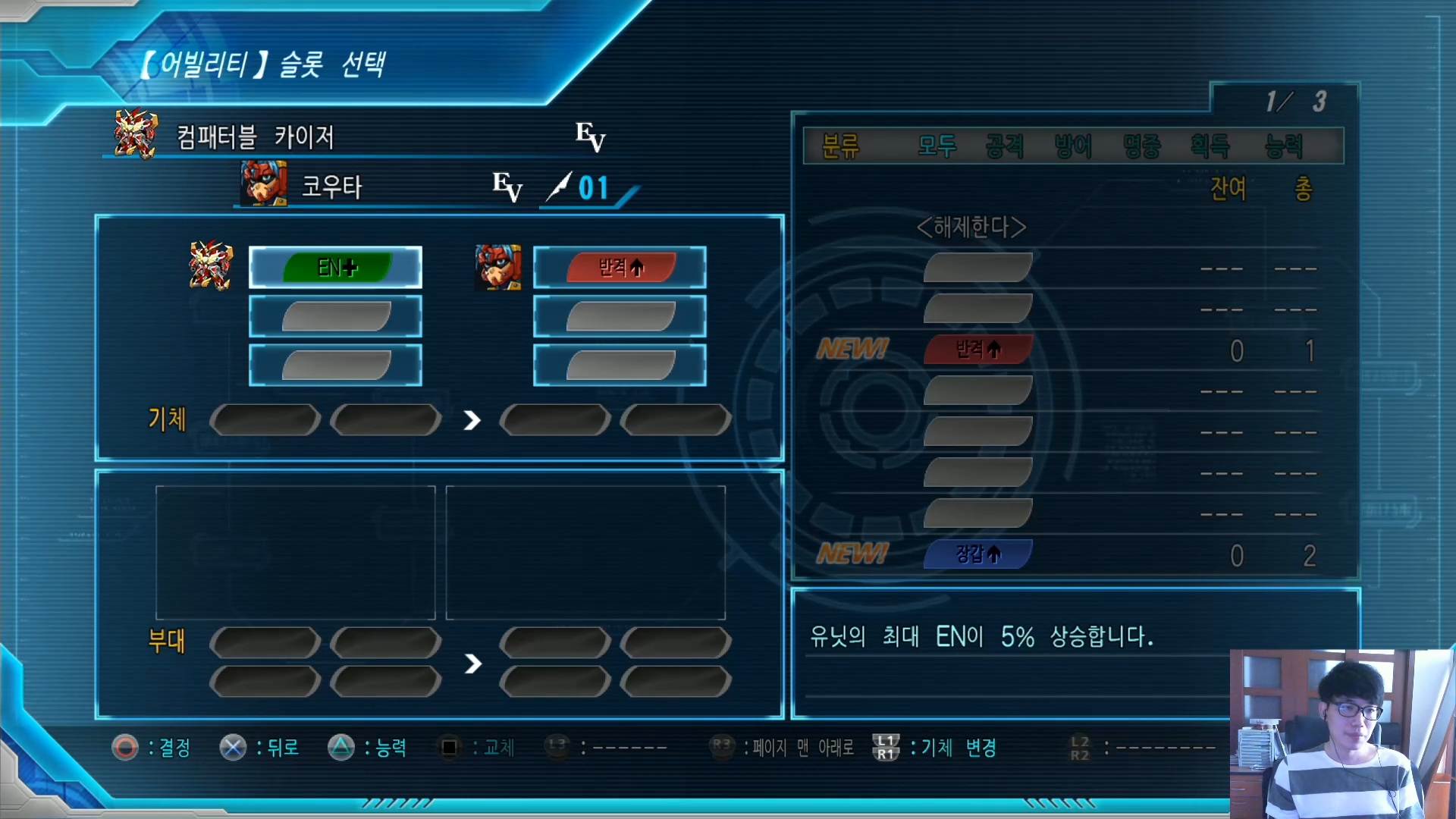Select the 컴패터블 카이저 unit name

pos(256,137)
